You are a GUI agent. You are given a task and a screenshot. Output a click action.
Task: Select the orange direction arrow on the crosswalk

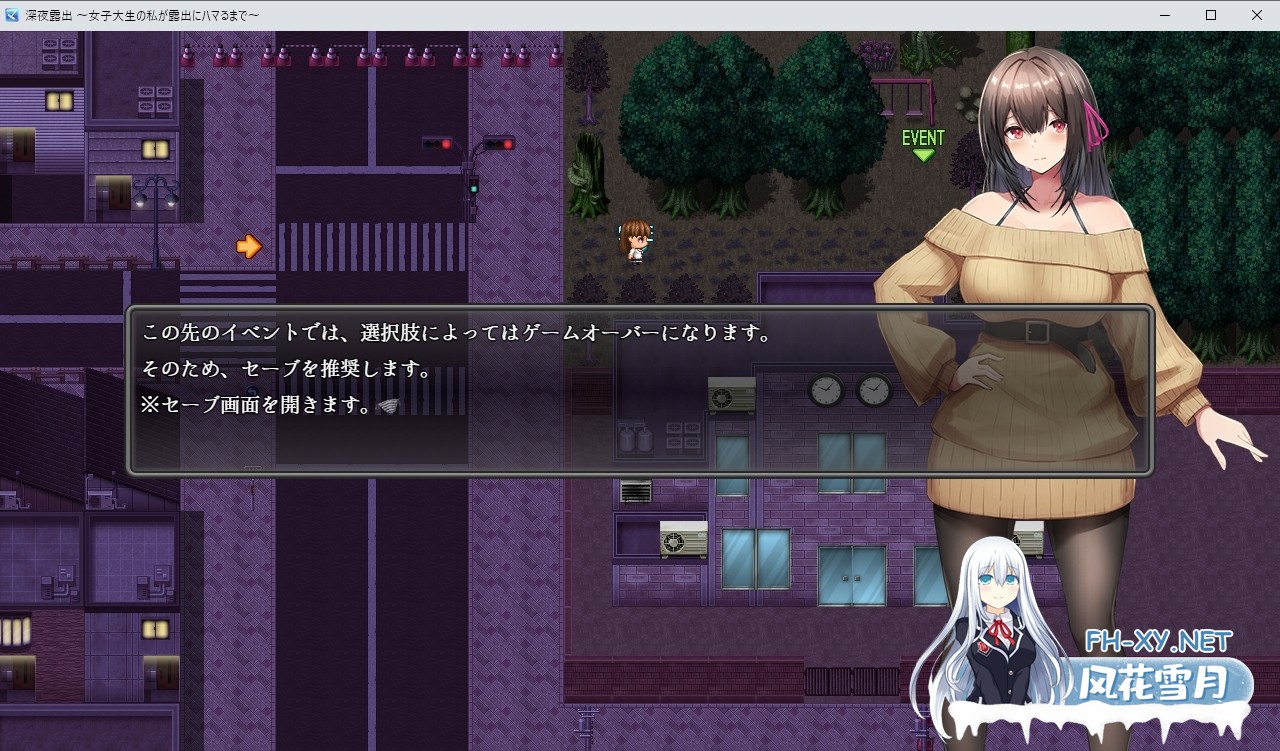[x=250, y=245]
